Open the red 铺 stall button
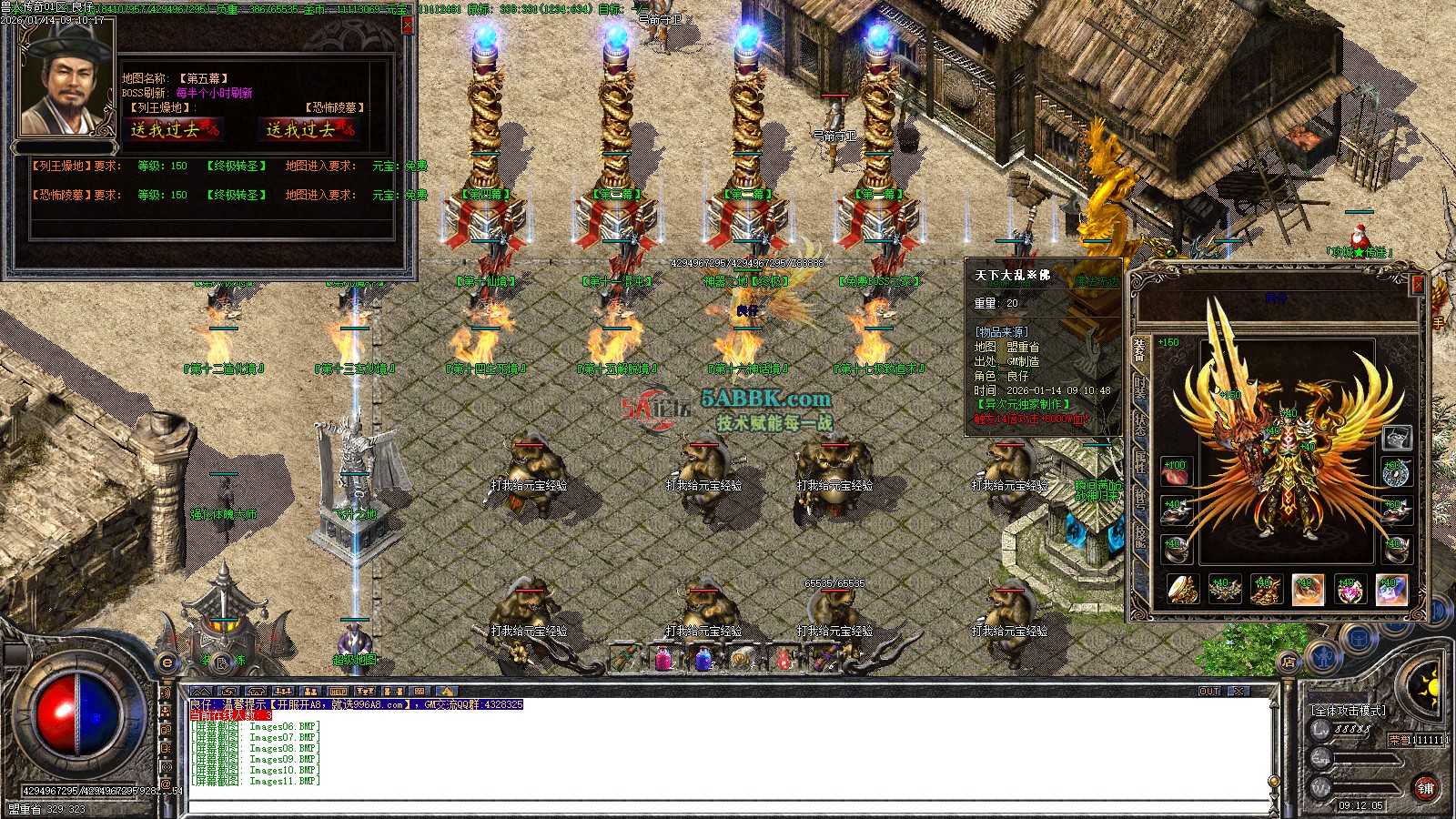The image size is (1456, 819). pos(1426,788)
